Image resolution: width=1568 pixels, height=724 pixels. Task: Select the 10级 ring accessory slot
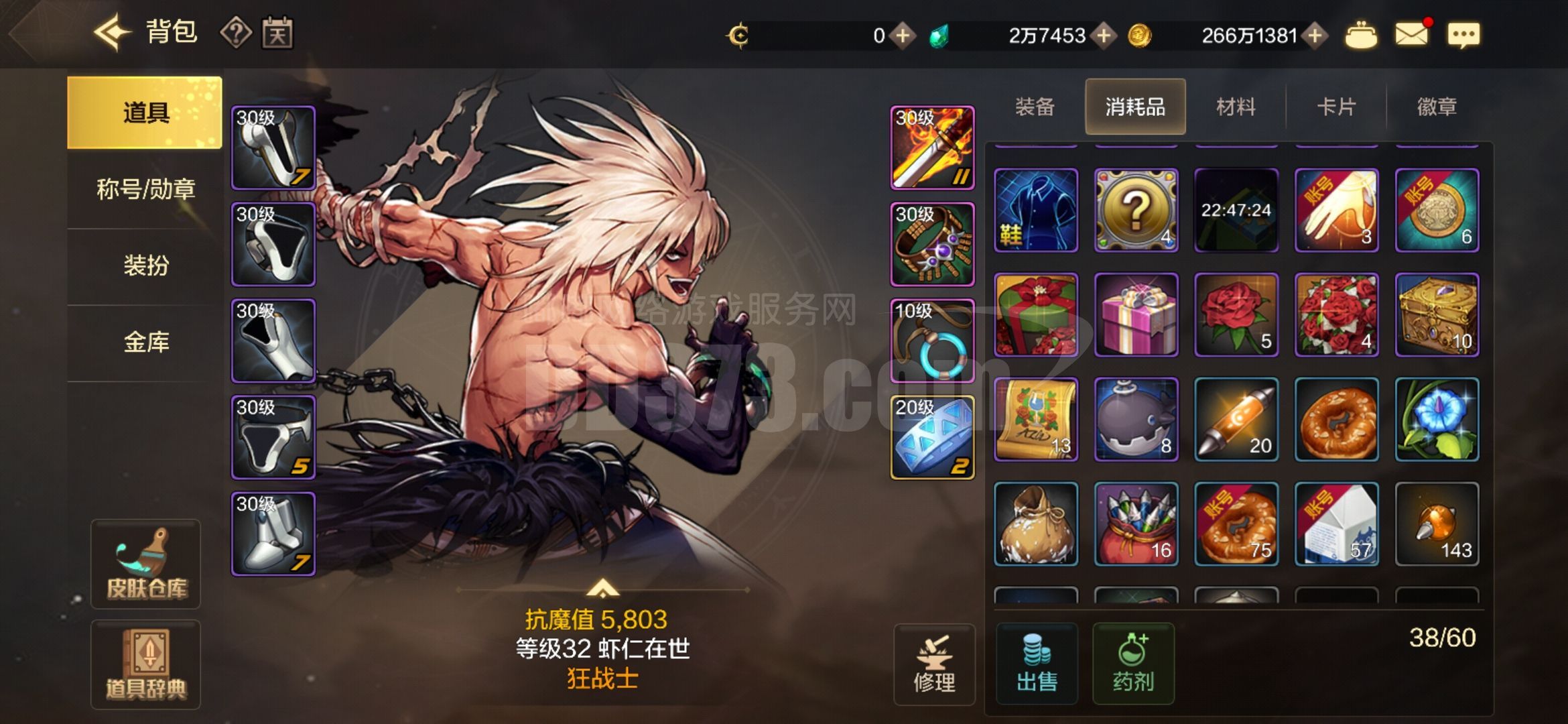tap(931, 341)
